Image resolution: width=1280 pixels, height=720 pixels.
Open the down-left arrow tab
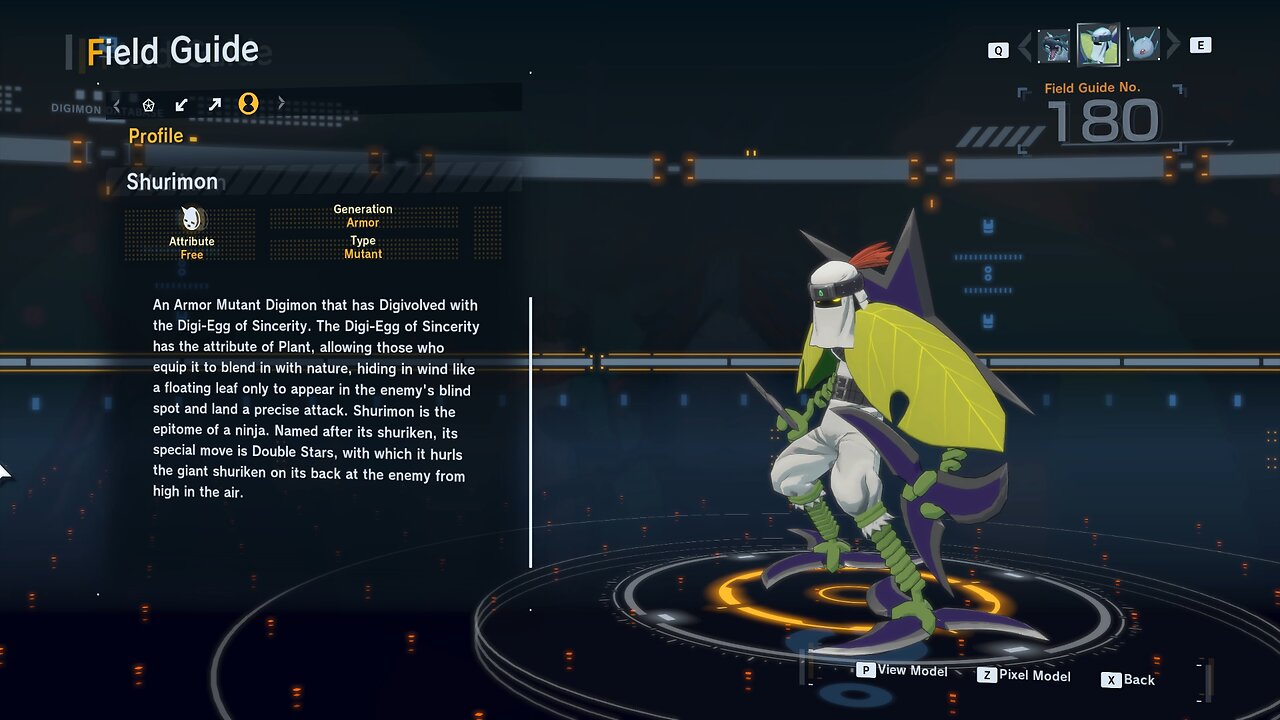(x=181, y=104)
